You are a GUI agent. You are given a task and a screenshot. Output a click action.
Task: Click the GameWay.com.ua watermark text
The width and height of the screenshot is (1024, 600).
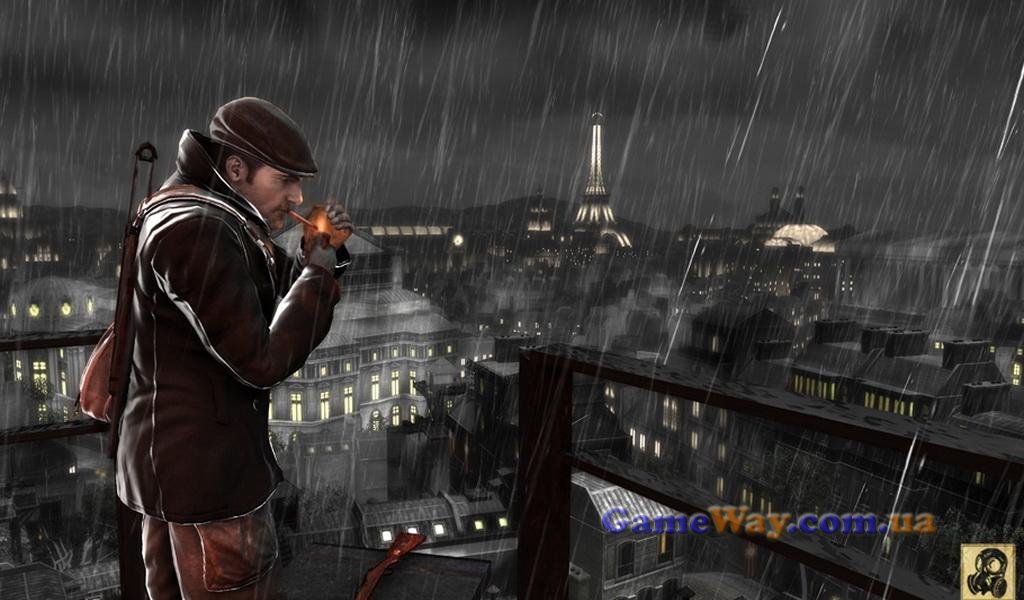pyautogui.click(x=768, y=521)
